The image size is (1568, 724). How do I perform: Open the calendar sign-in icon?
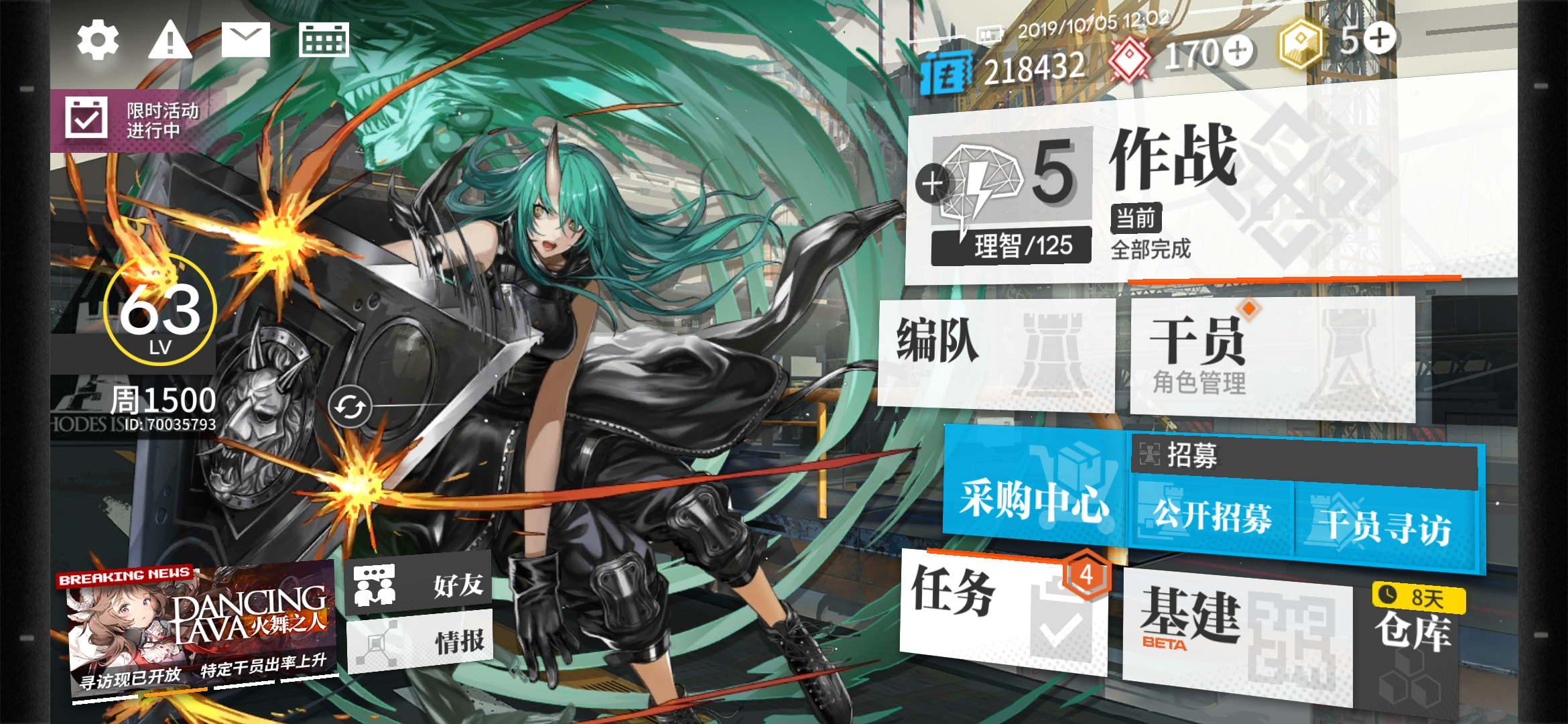[324, 39]
